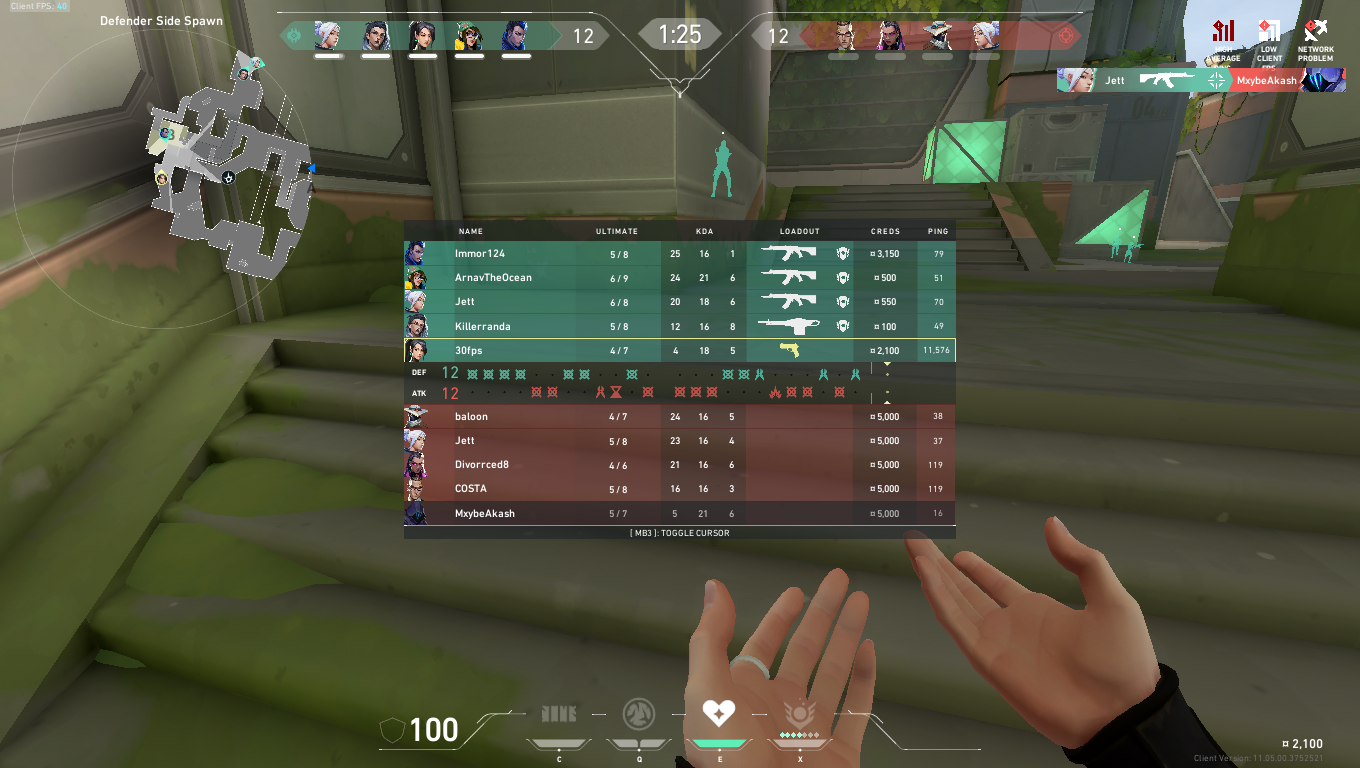
Task: Click the MB3 Toggle Cursor hint bar
Action: pyautogui.click(x=679, y=533)
